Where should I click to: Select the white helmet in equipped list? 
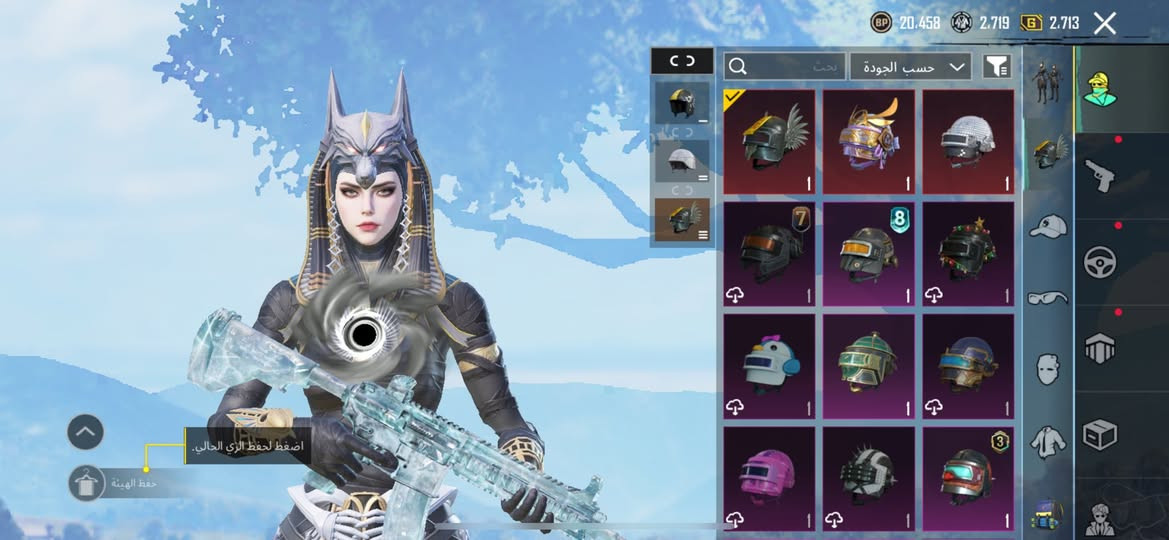681,159
